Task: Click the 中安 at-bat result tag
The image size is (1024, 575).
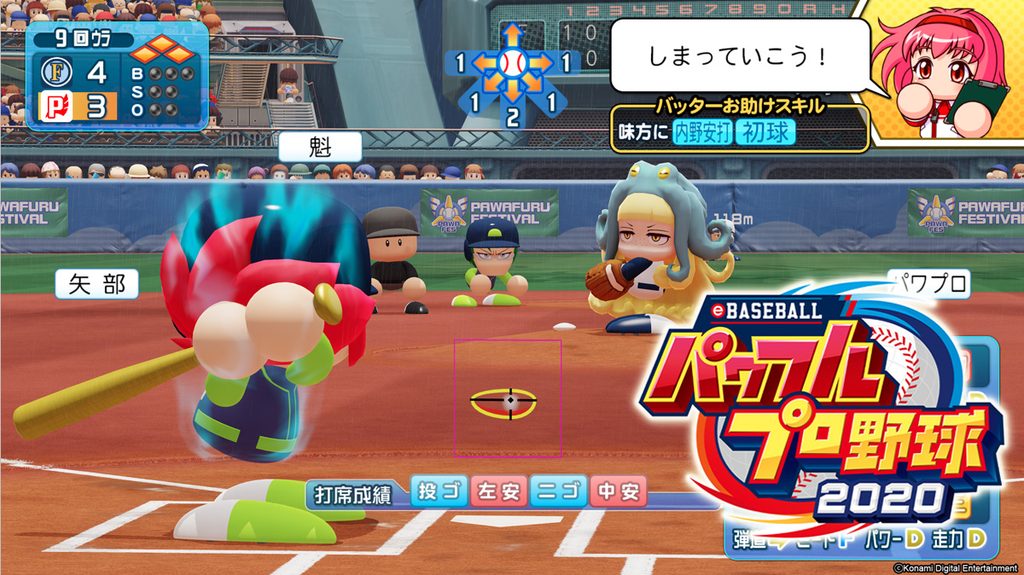Action: click(618, 491)
